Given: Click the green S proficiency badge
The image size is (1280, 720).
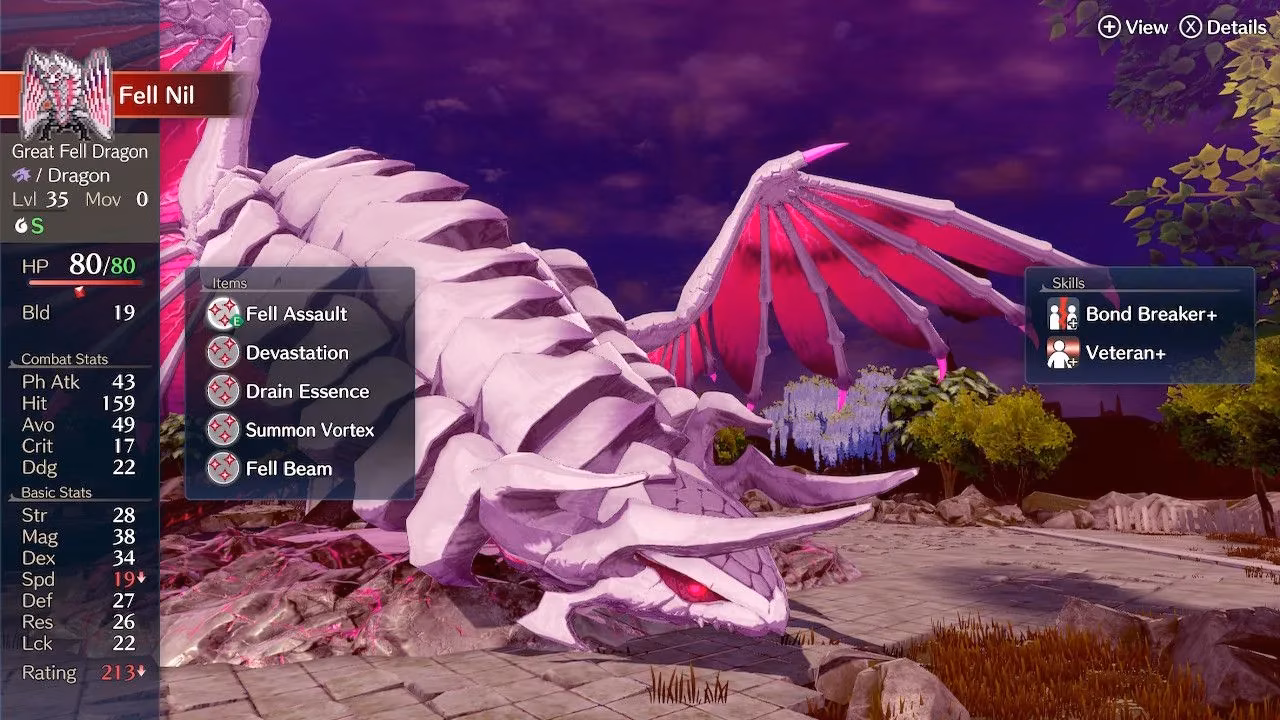Looking at the screenshot, I should click(x=38, y=226).
